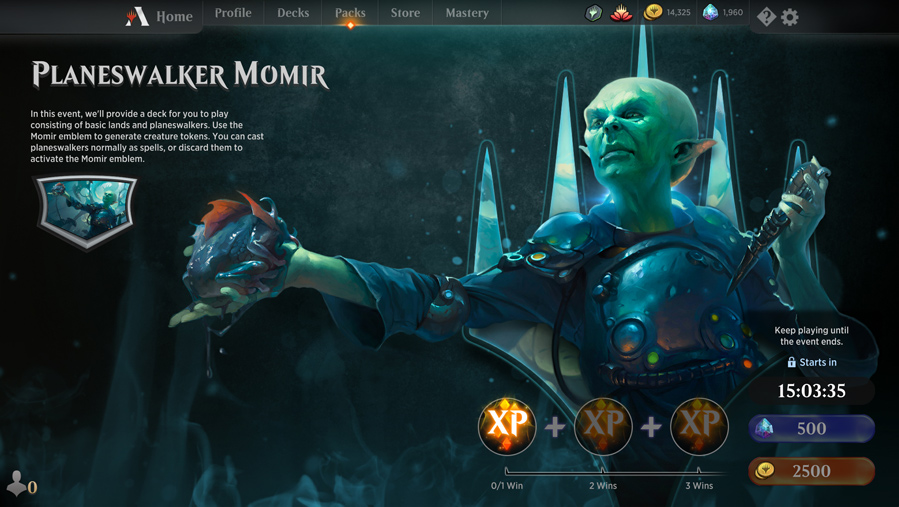Pay 2500 gold entry fee
The width and height of the screenshot is (899, 507).
(811, 471)
